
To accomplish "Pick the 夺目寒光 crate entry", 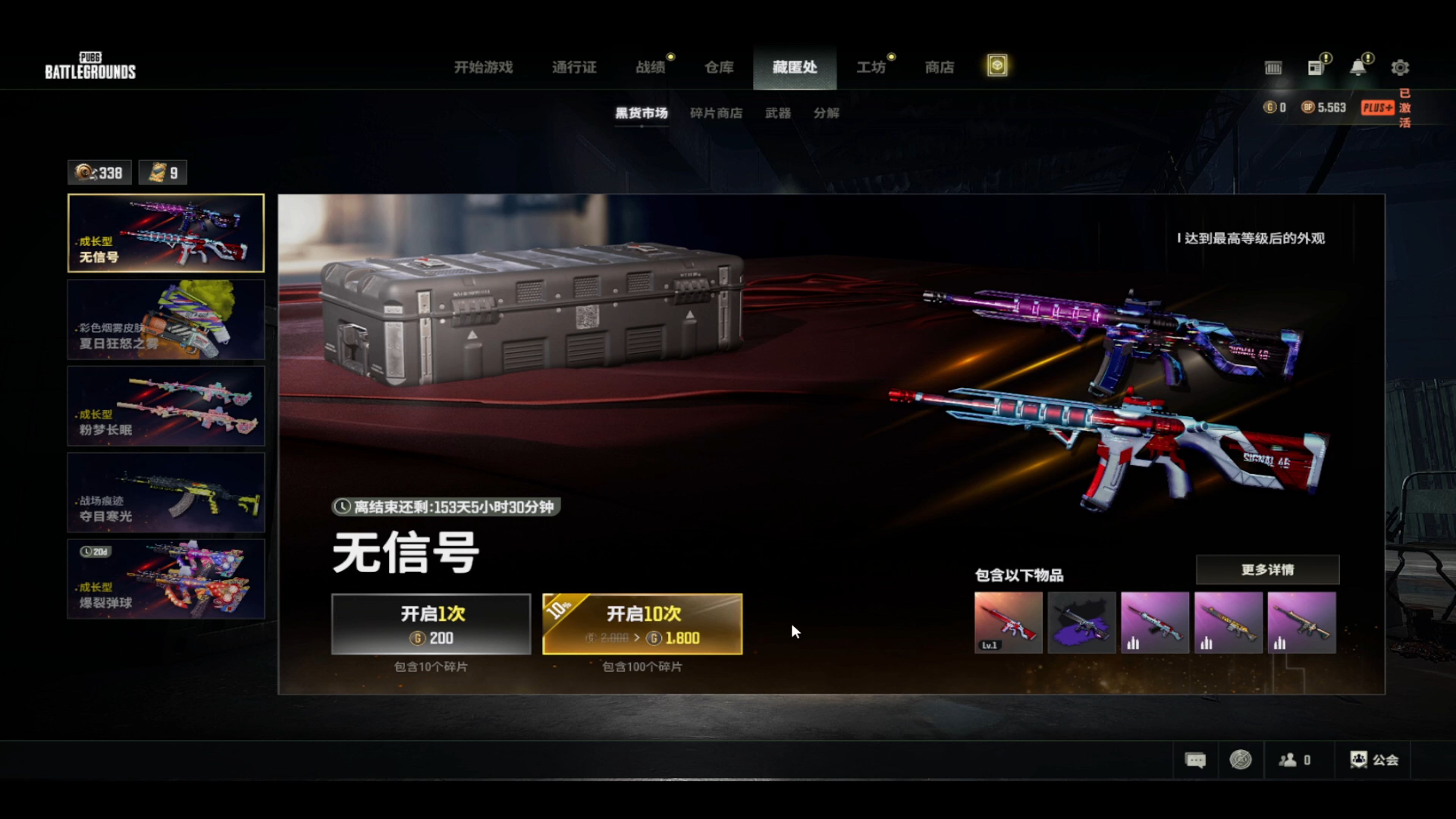I will [x=166, y=492].
